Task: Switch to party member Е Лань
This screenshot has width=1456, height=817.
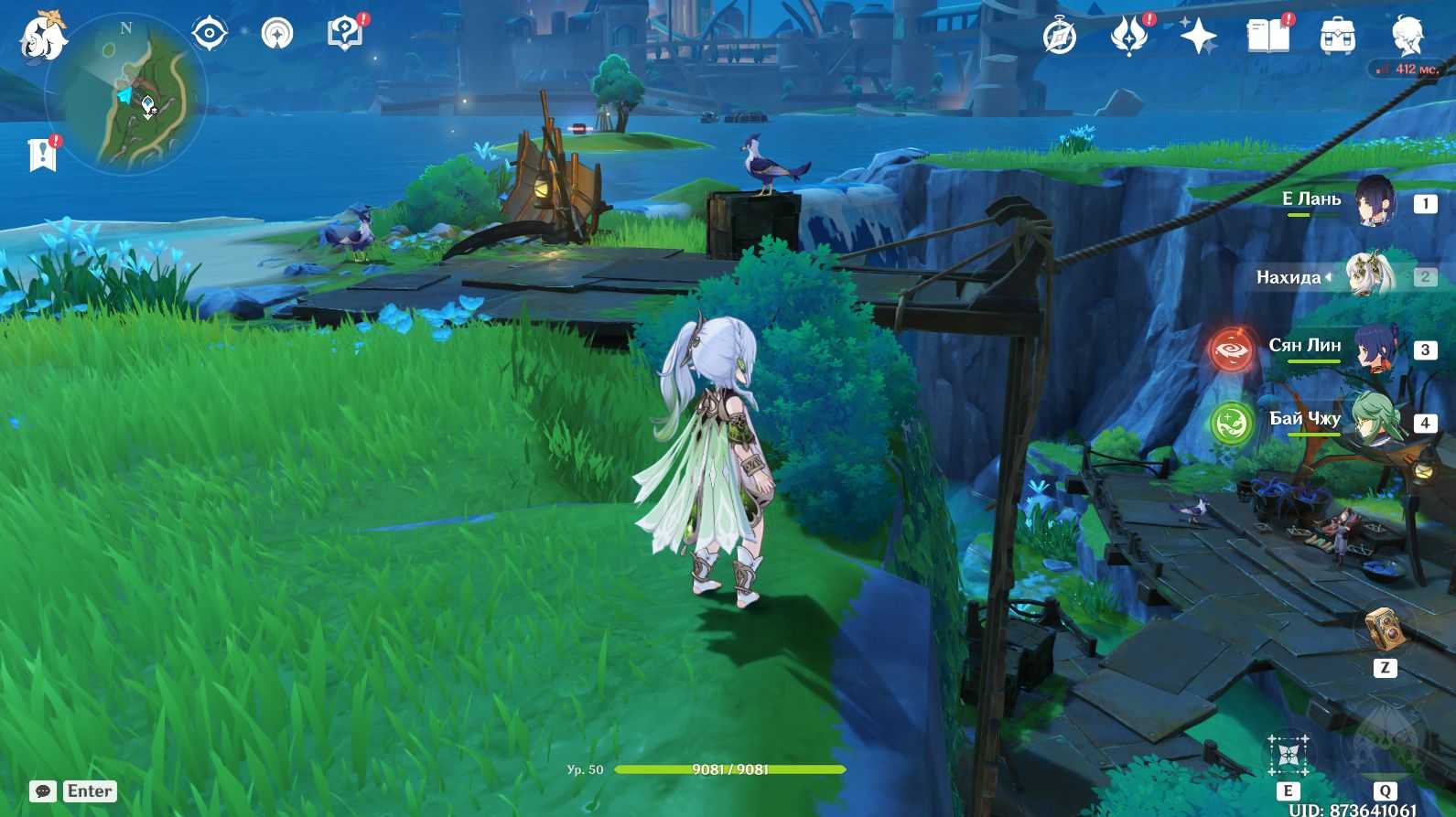Action: (x=1374, y=203)
